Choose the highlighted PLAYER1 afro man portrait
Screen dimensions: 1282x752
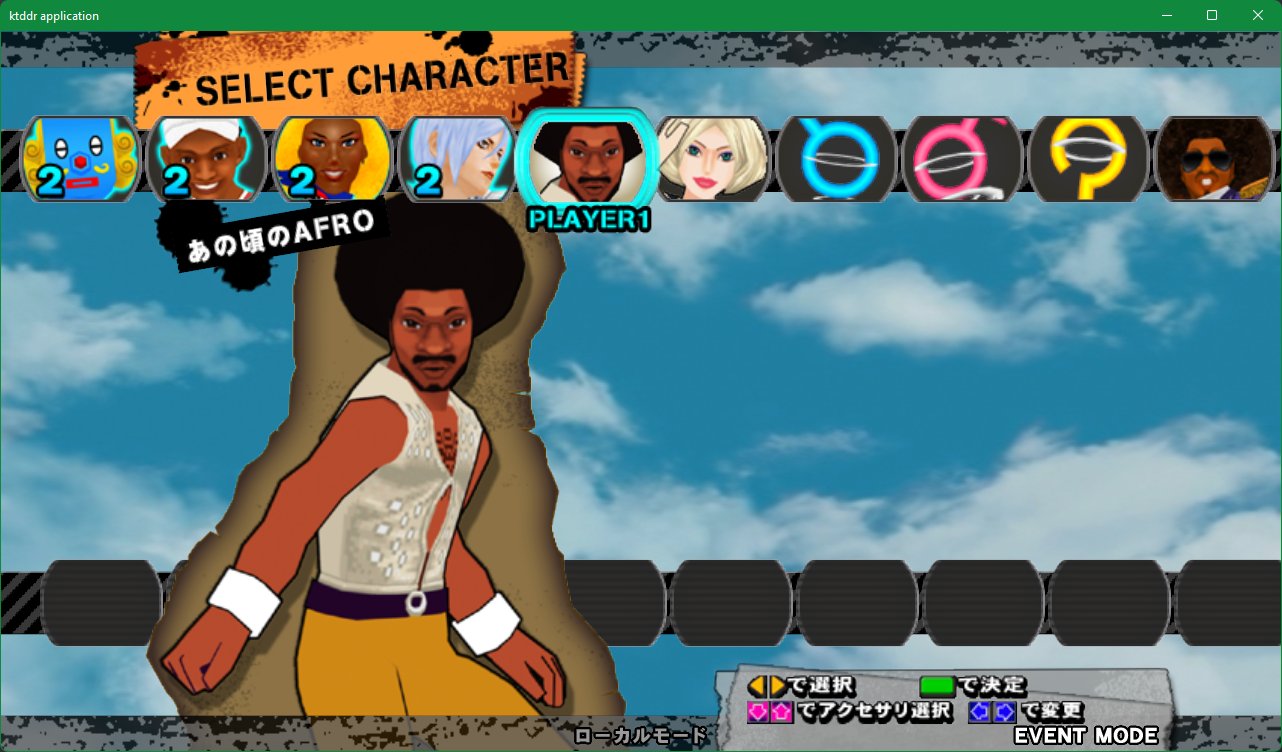[586, 160]
